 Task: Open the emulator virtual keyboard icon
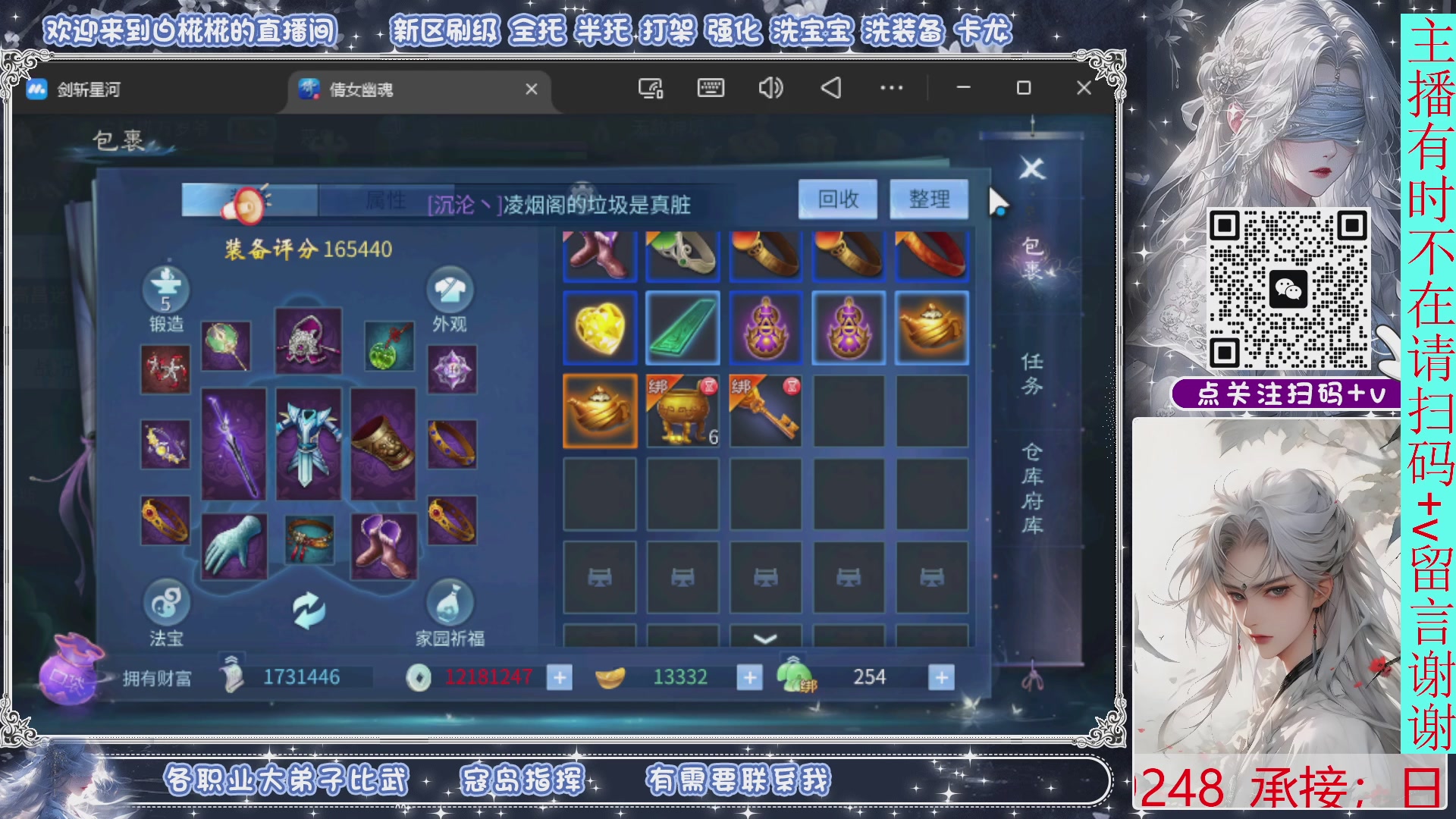coord(710,89)
